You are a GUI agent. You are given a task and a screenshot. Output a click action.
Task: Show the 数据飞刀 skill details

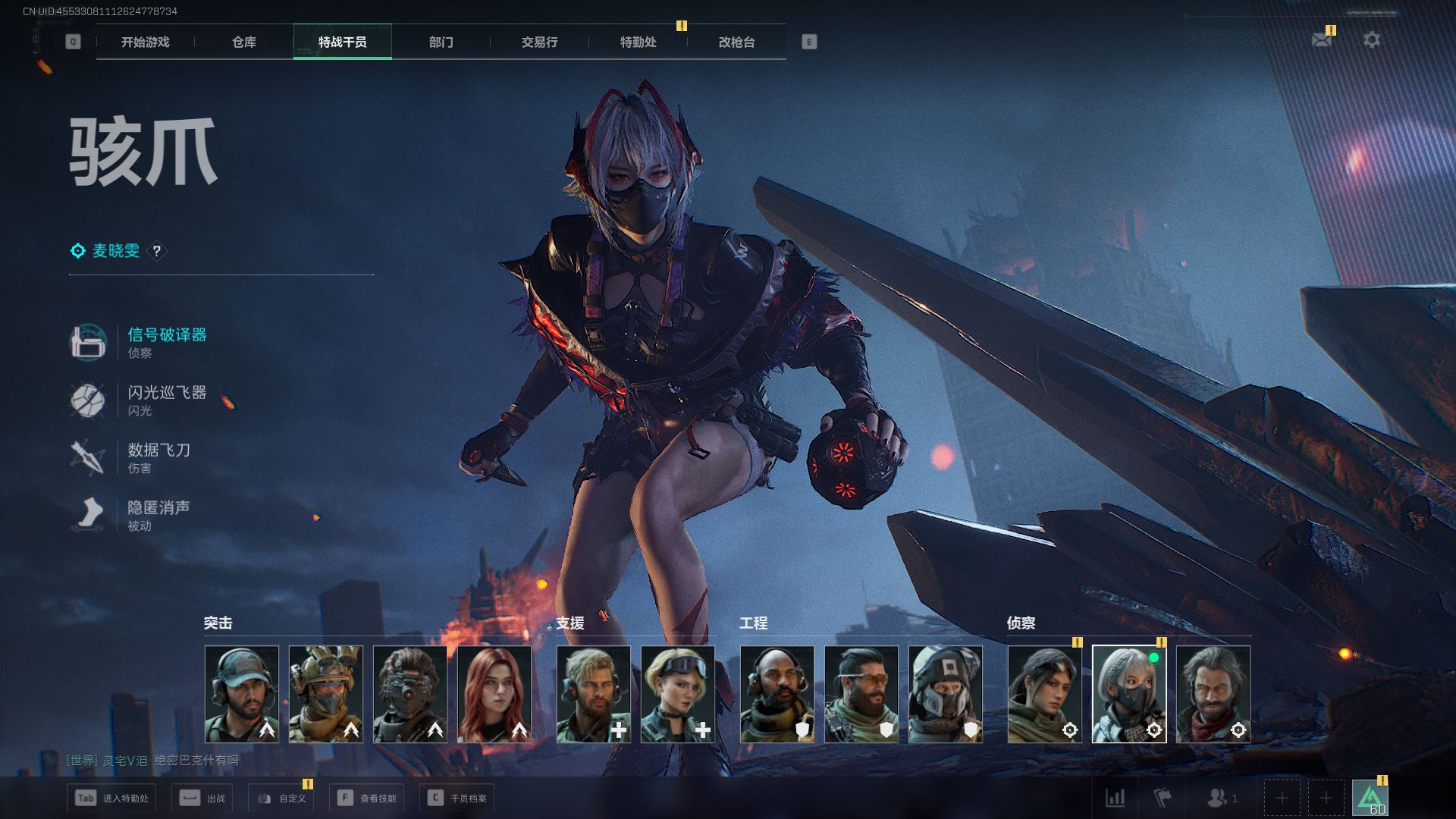(x=158, y=450)
